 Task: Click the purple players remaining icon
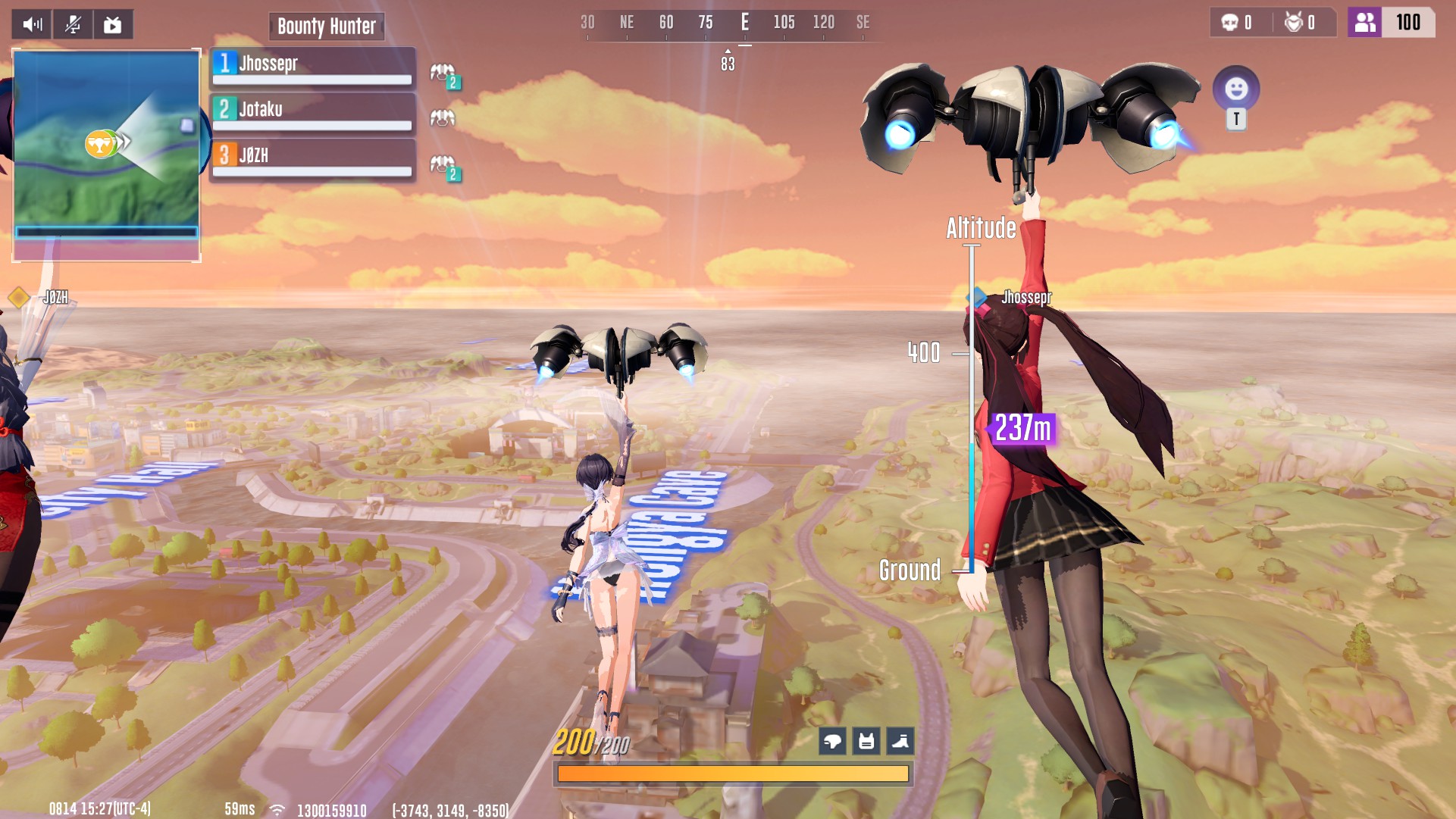[x=1364, y=23]
